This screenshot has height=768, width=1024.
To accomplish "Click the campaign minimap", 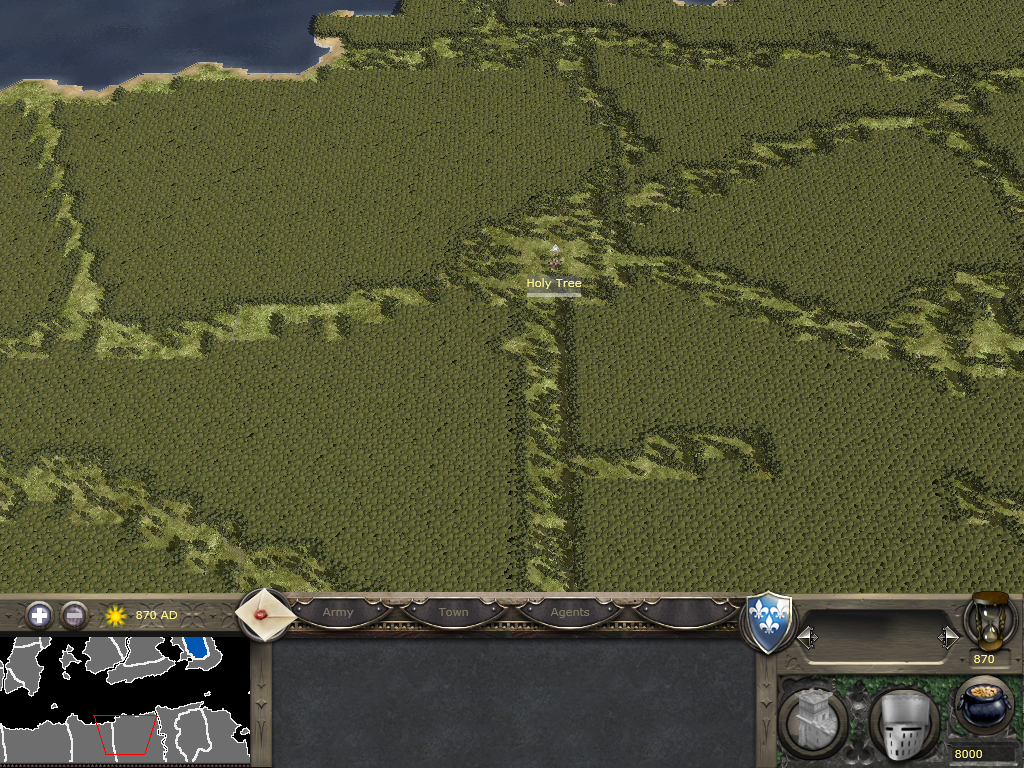I will point(124,700).
